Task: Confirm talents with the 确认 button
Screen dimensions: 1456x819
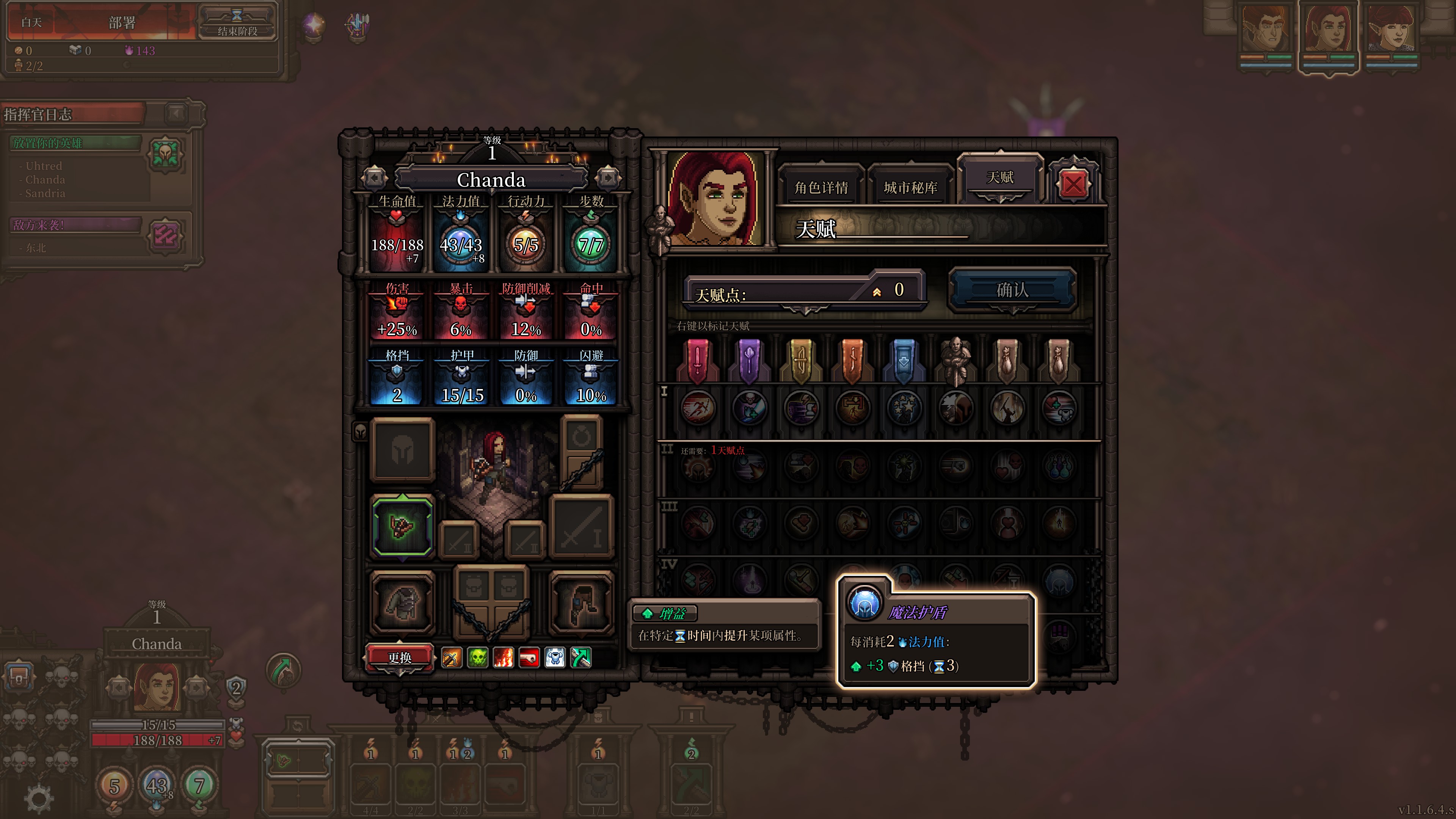Action: click(1012, 290)
